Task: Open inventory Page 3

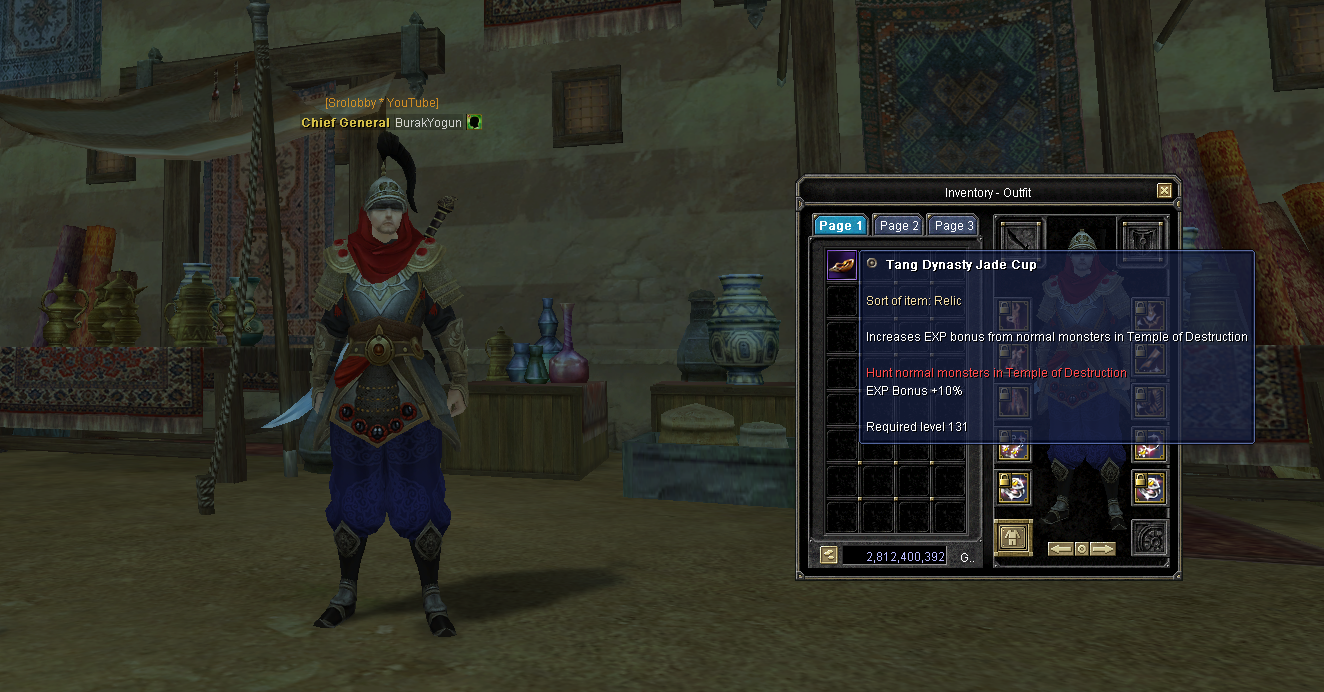Action: tap(952, 226)
